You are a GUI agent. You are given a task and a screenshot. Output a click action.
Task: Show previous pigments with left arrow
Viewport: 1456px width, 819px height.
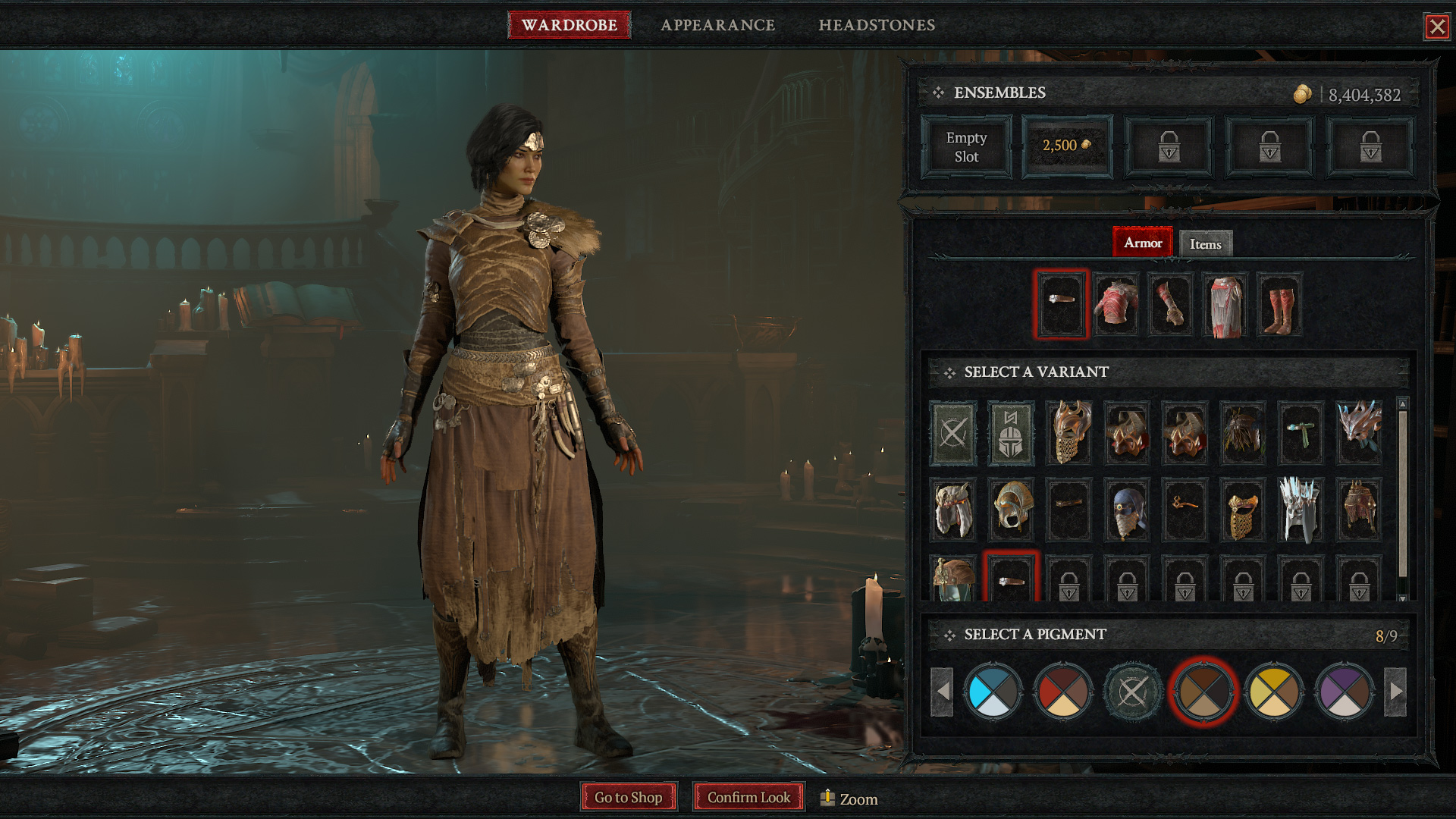tap(942, 692)
